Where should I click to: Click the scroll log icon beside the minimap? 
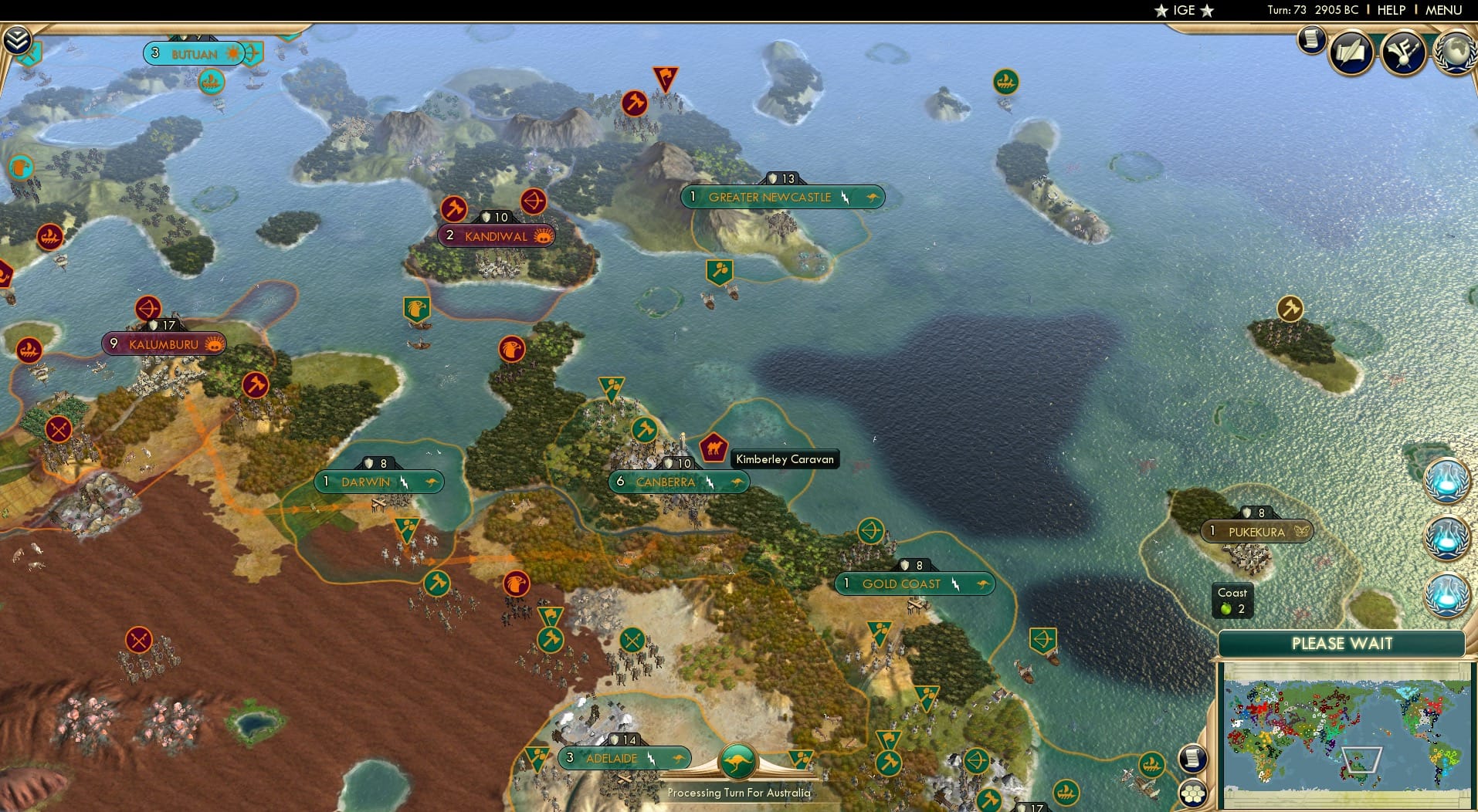click(1194, 759)
